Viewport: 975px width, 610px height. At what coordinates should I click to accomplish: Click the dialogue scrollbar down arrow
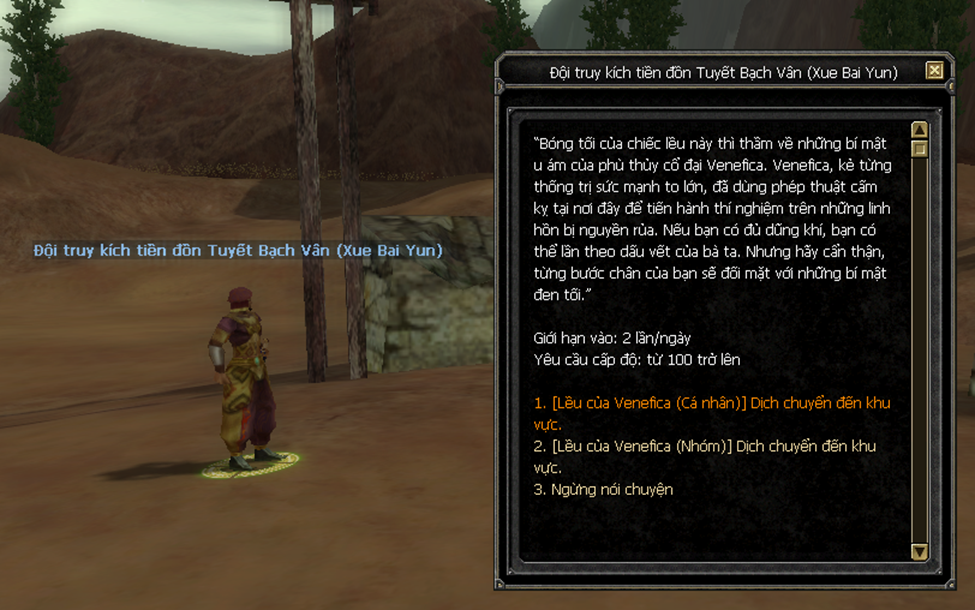pos(920,551)
